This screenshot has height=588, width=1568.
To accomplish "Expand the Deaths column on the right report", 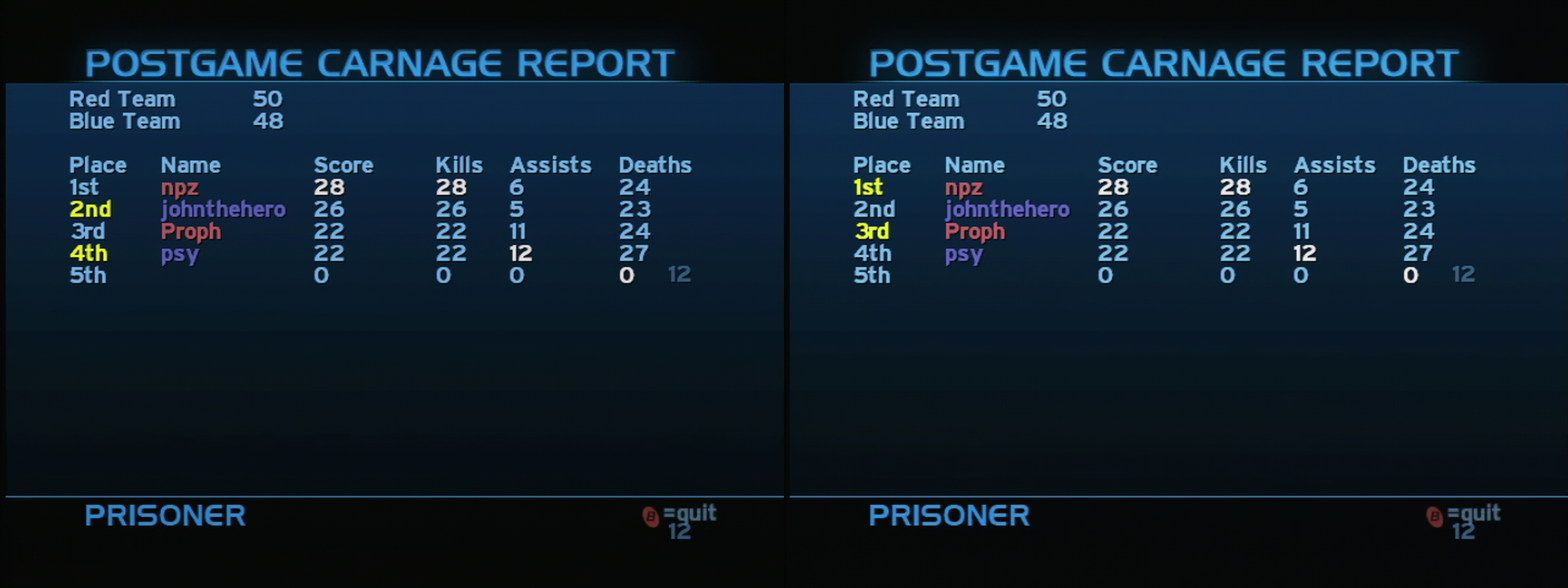I will point(1439,164).
